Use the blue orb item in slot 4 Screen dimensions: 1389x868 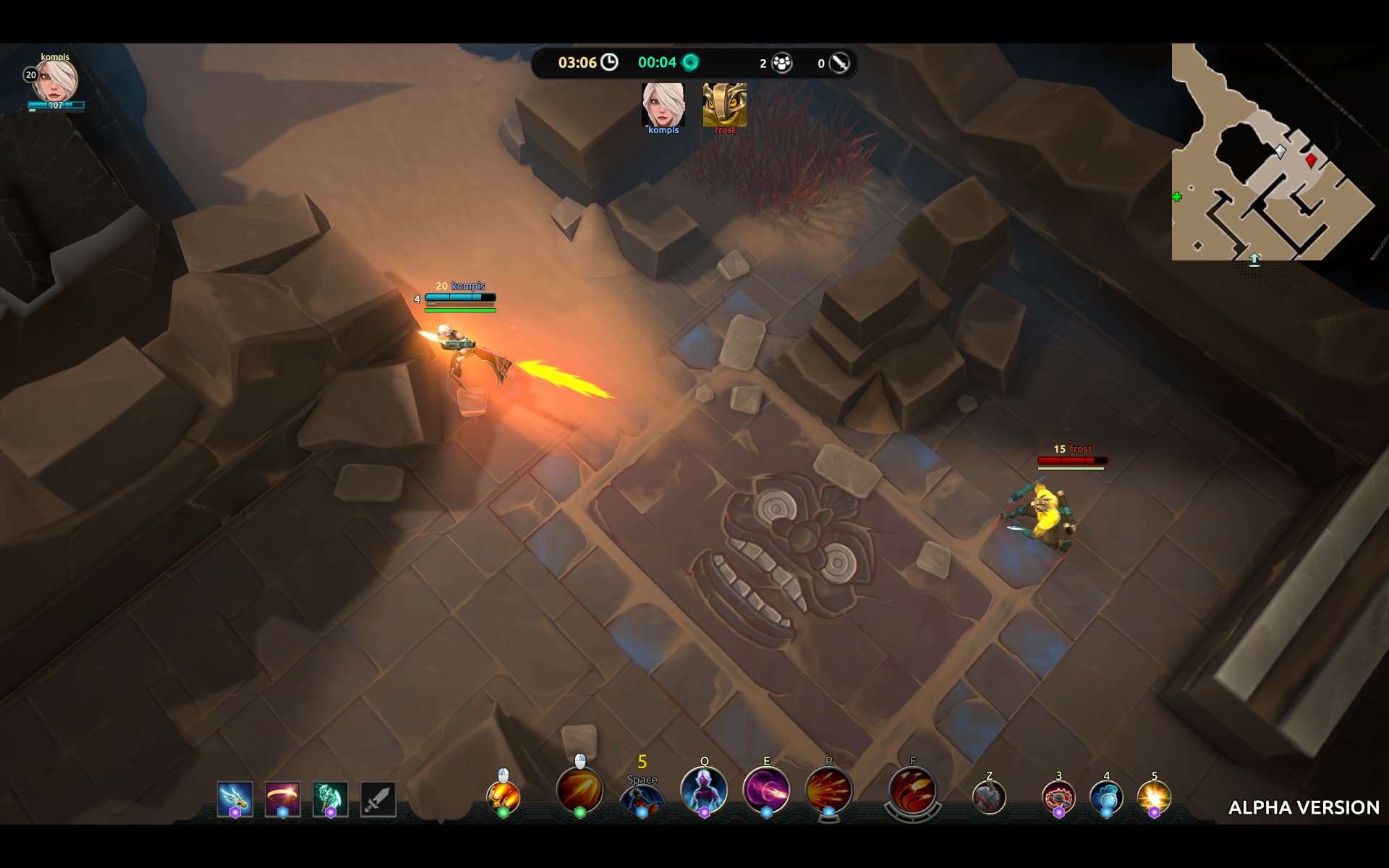click(x=1106, y=797)
